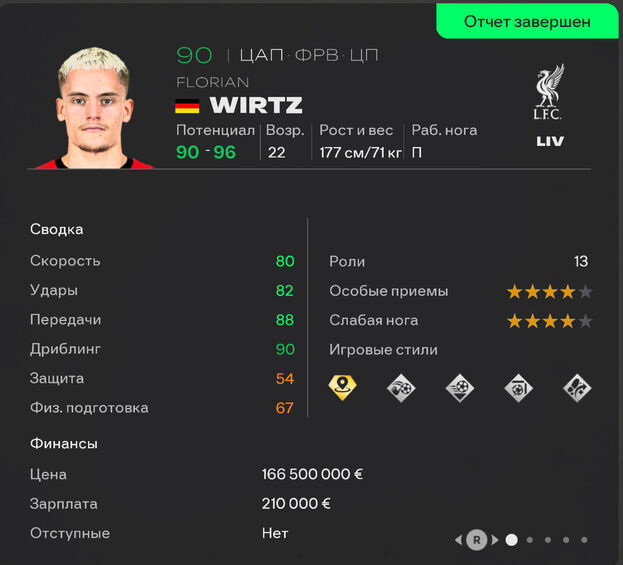Select the footprints trick playstyle icon
623x565 pixels.
(577, 387)
